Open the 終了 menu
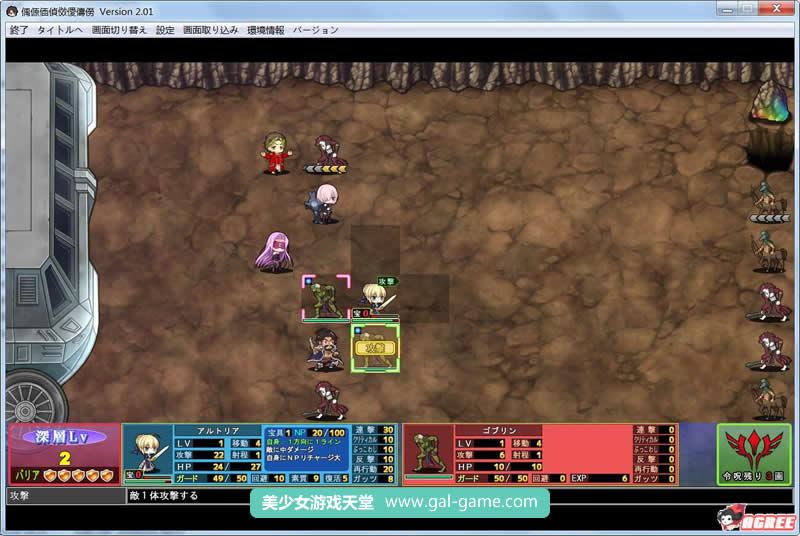 (18, 30)
